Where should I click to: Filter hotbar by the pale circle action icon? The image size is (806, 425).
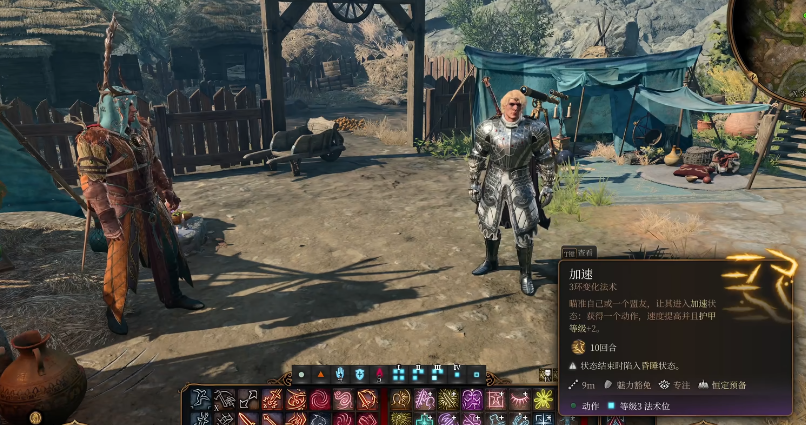click(x=301, y=375)
